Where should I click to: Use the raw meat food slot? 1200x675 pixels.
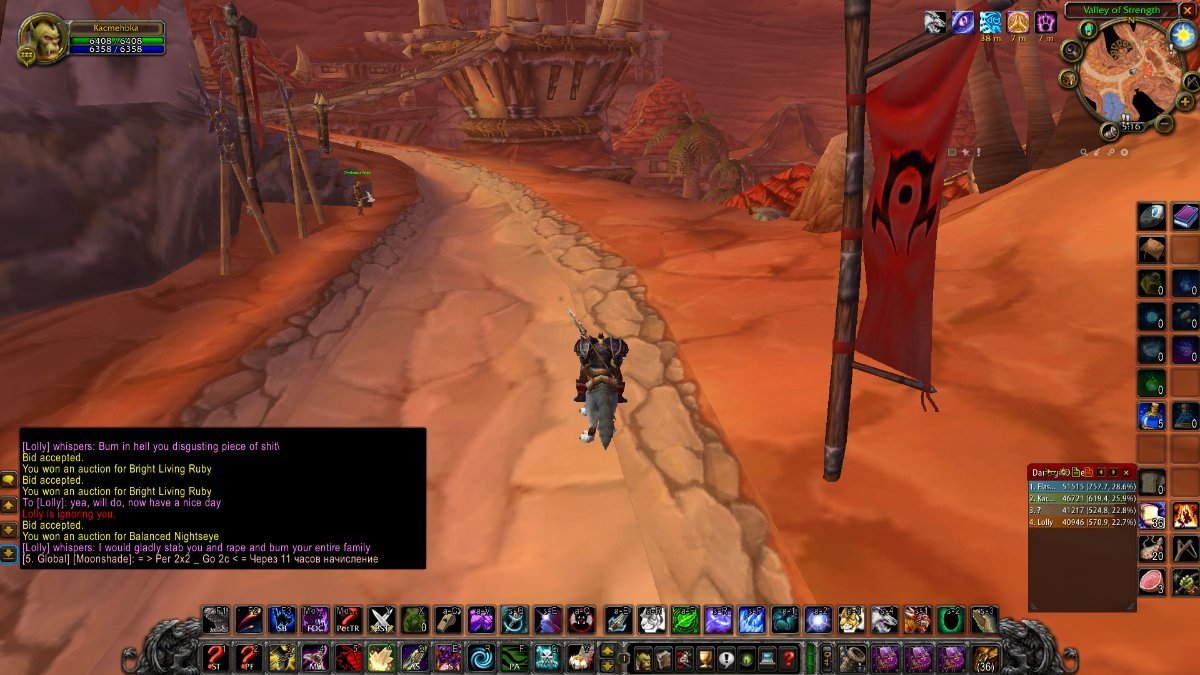tap(1151, 582)
